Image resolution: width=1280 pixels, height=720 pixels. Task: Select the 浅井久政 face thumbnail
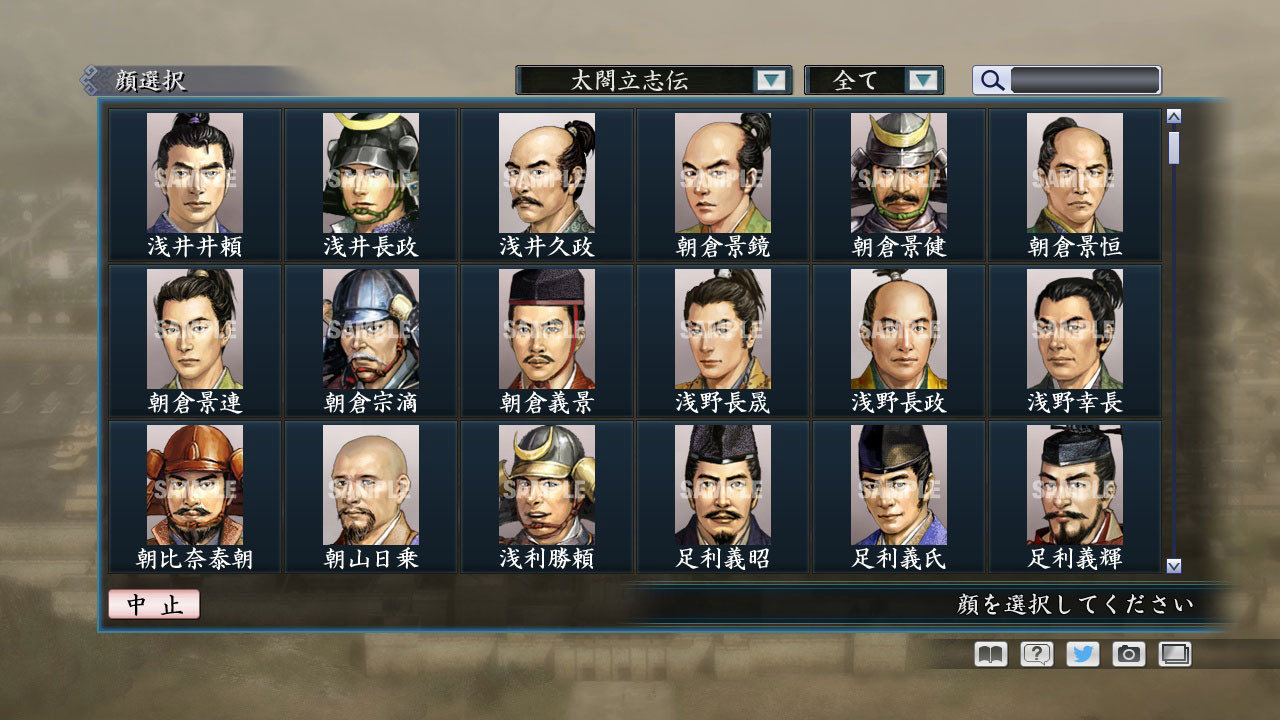(x=546, y=170)
